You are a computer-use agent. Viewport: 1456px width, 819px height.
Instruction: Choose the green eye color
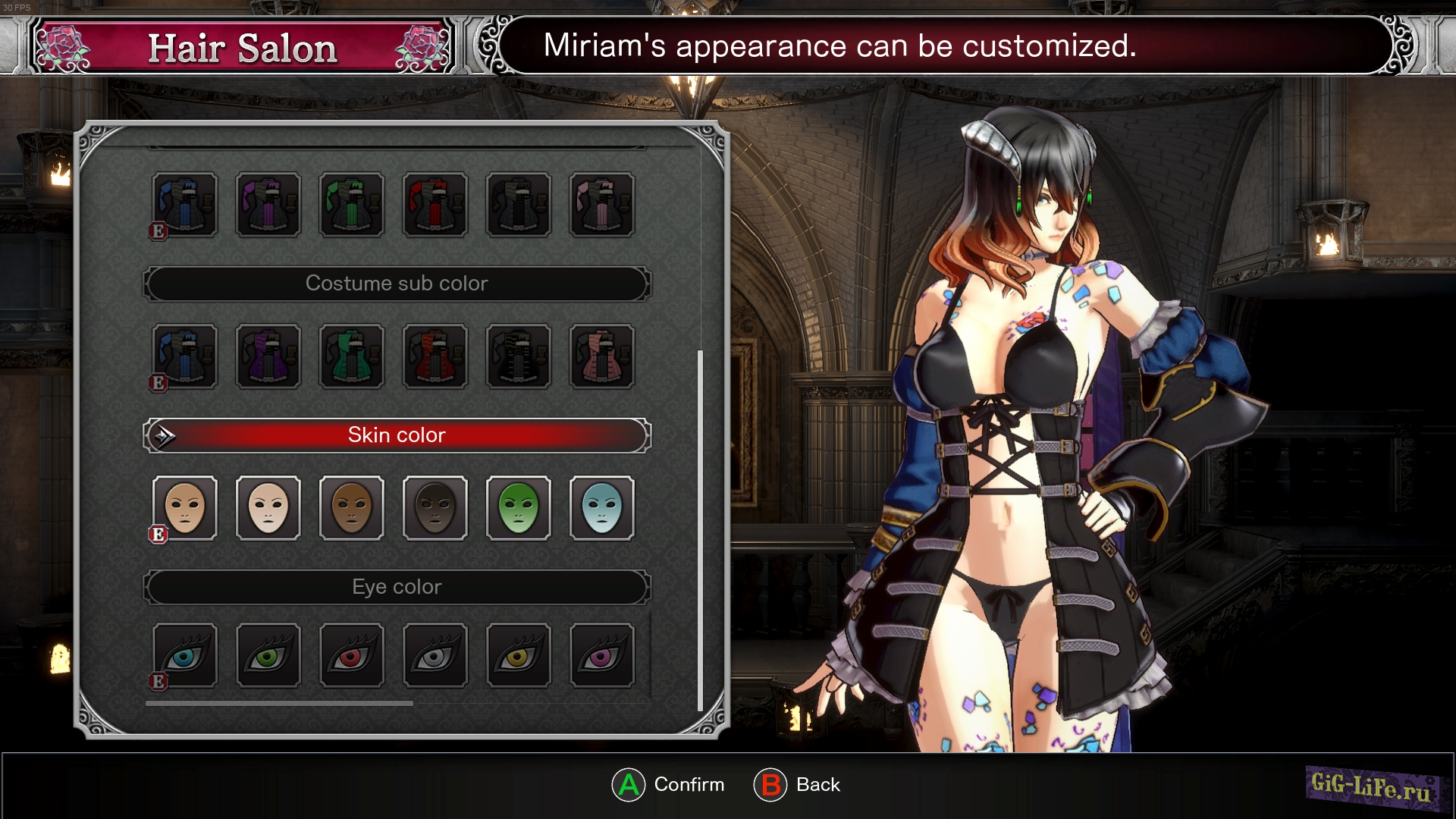pyautogui.click(x=268, y=656)
